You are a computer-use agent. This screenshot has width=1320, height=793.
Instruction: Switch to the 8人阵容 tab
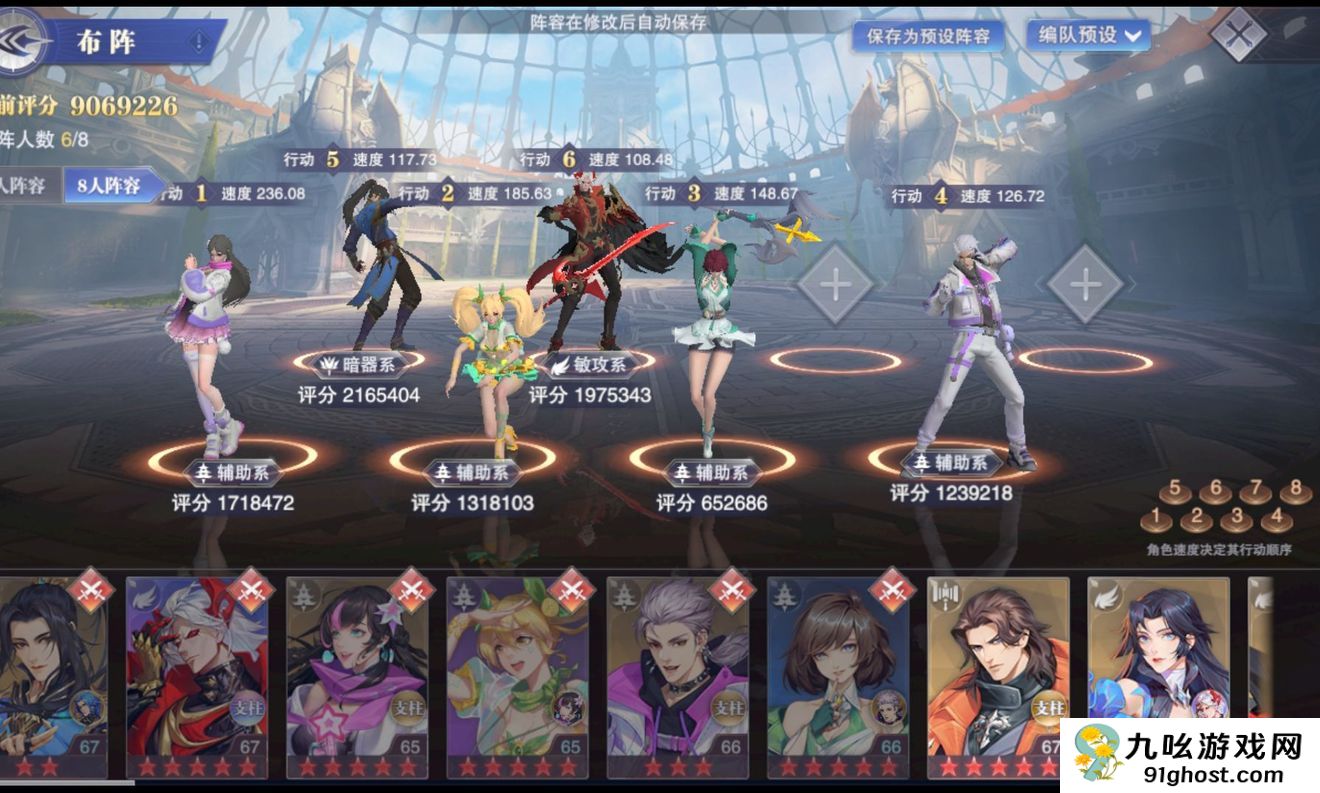click(108, 185)
